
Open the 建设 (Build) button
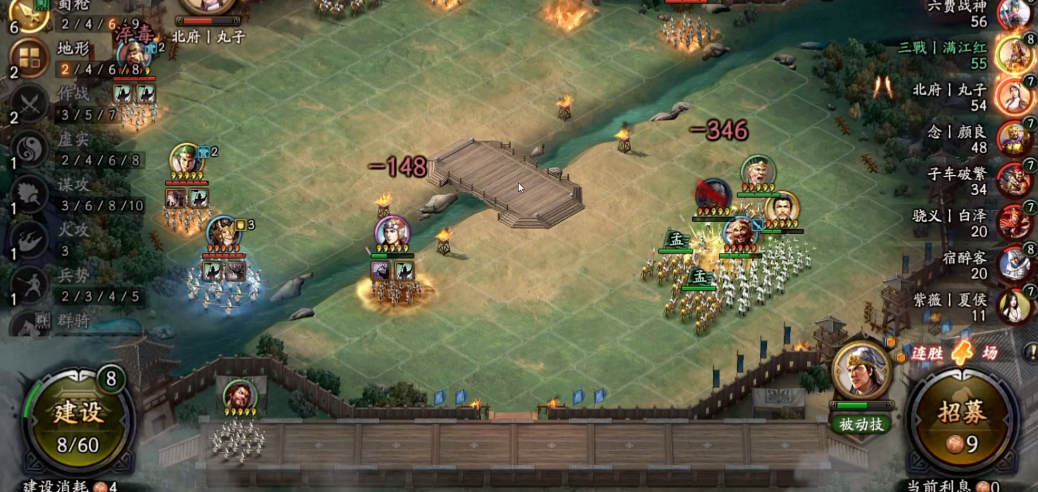click(x=78, y=419)
